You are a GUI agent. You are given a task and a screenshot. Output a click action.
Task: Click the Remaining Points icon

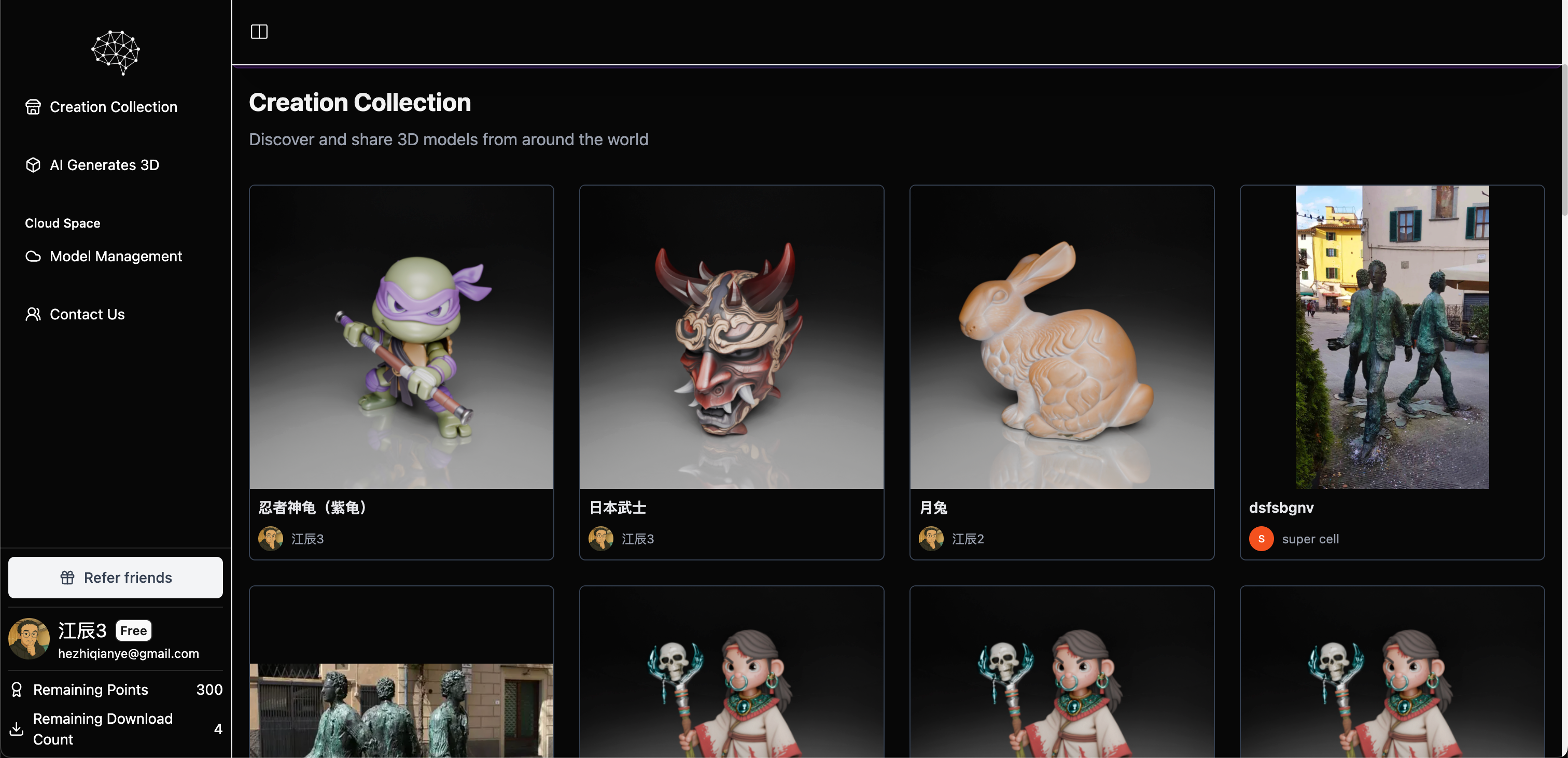coord(17,689)
